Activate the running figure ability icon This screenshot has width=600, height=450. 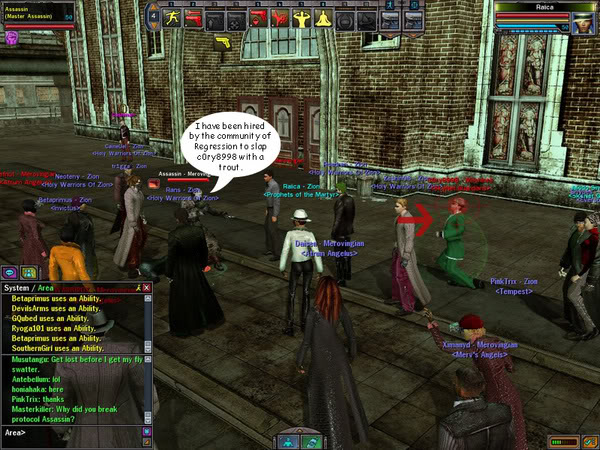[x=172, y=19]
